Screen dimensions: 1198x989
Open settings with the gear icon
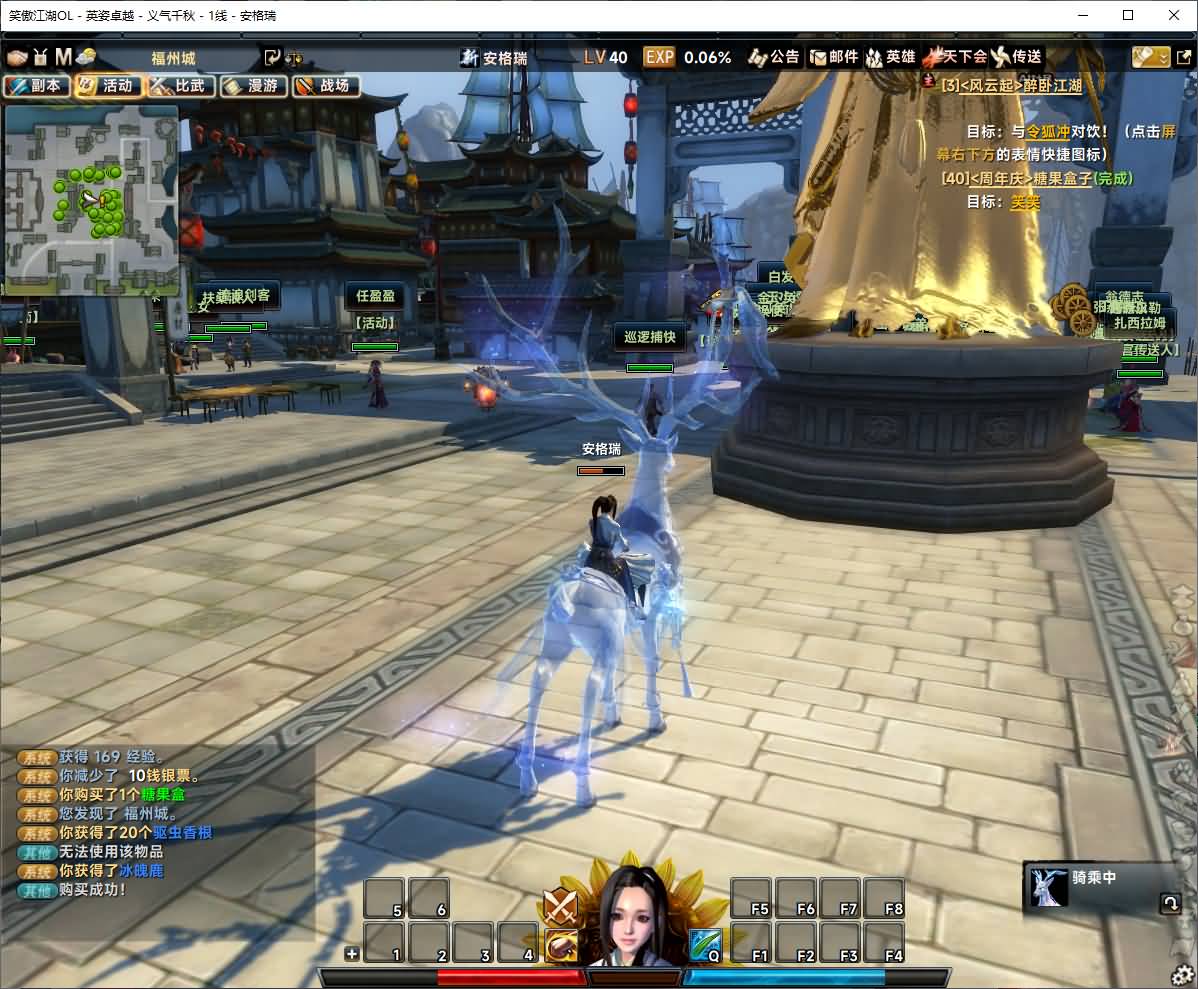(1183, 974)
